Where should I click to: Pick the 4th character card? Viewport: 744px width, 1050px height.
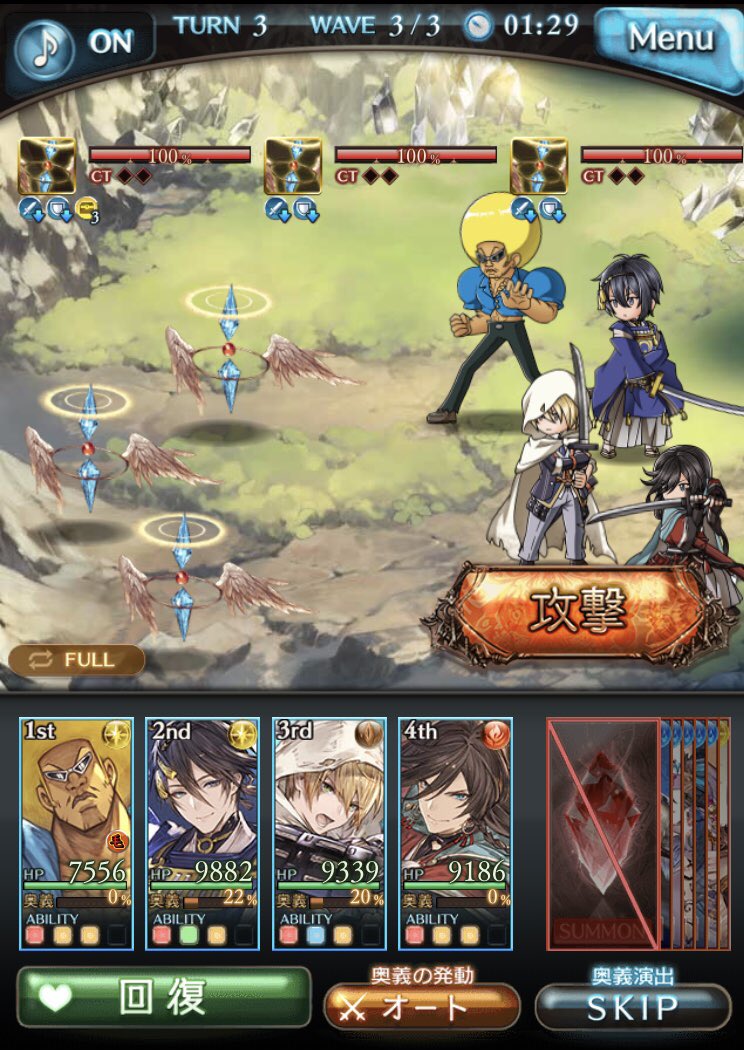[455, 832]
